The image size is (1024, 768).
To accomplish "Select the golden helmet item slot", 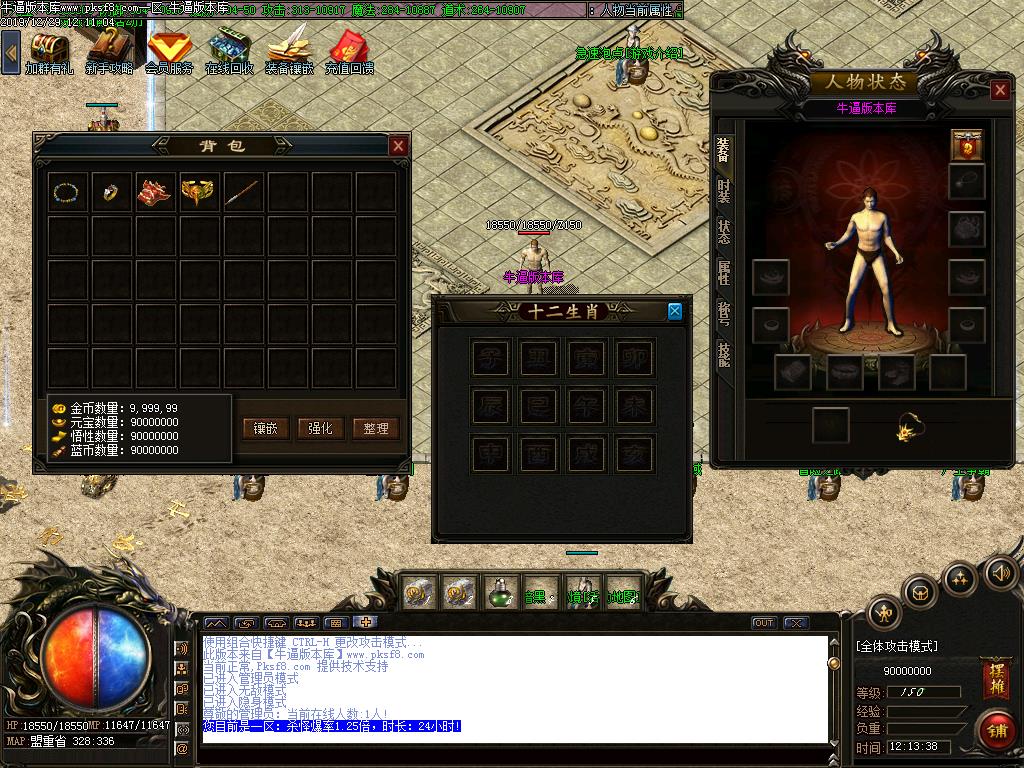I will pos(199,191).
